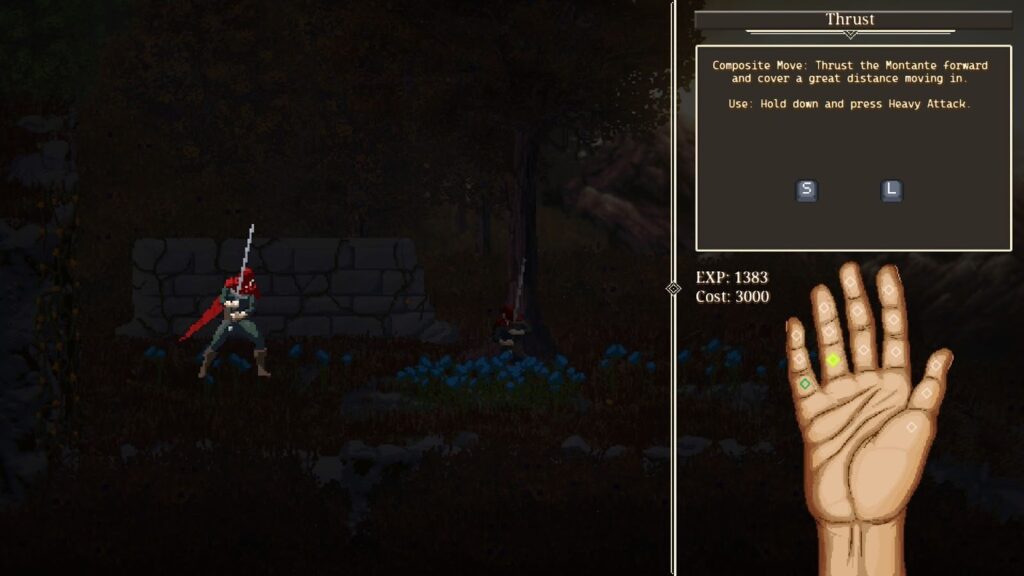Select the skill node on the pinky fingertip

tap(796, 336)
